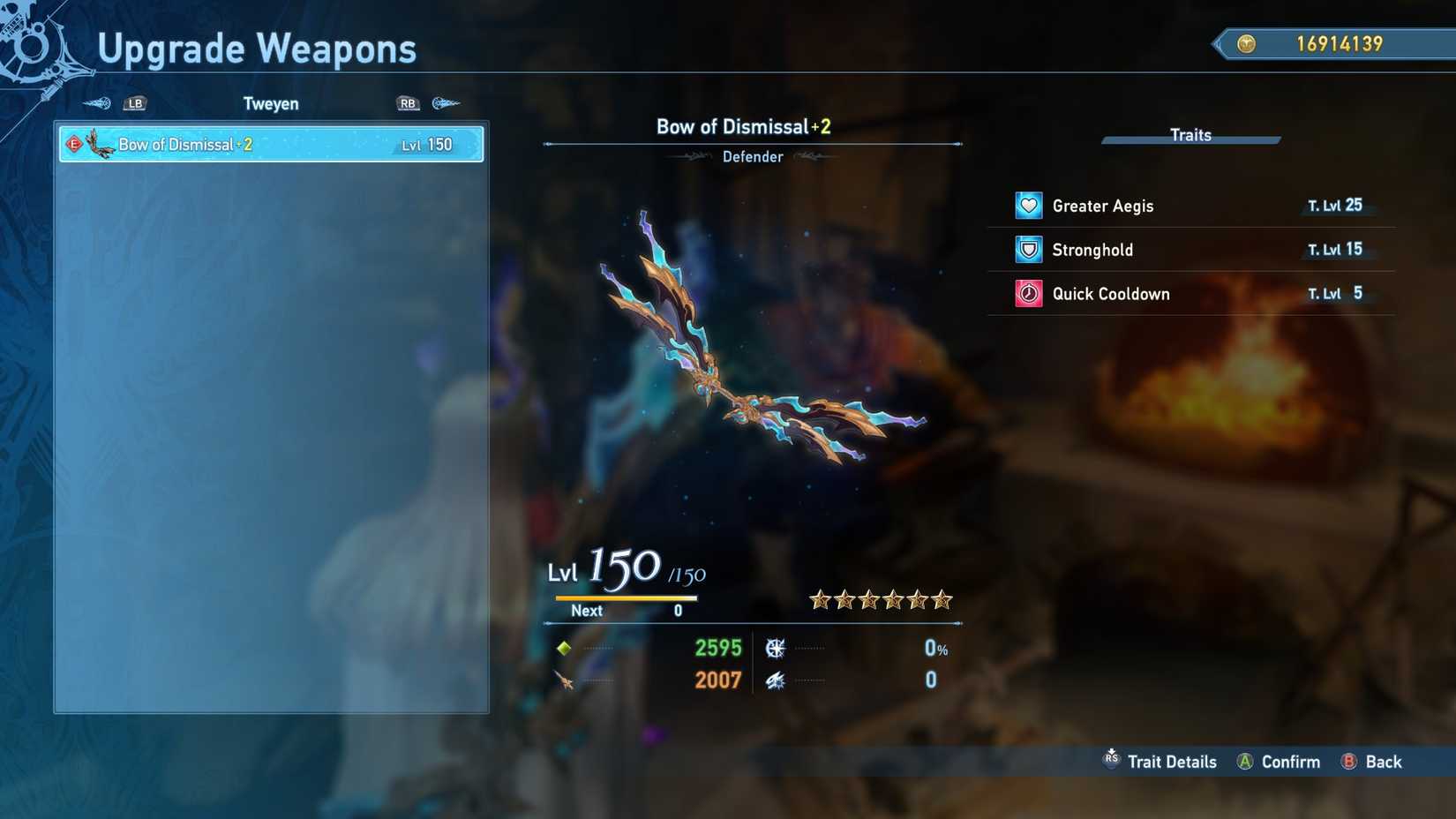
Task: Switch to the Tweyen character tab
Action: [x=270, y=103]
